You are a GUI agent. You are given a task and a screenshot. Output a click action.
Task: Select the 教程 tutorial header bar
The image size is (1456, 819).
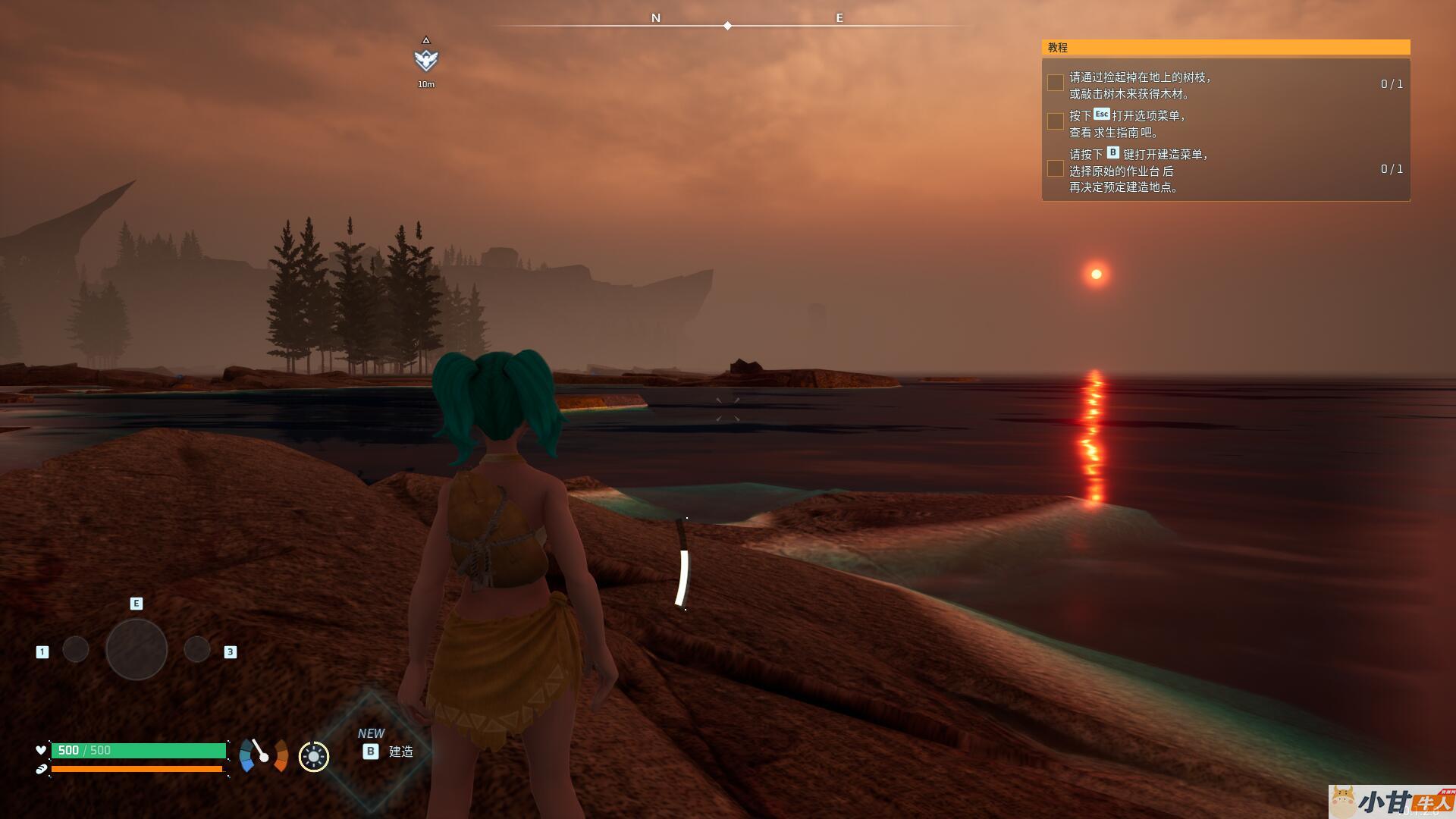[x=1225, y=48]
